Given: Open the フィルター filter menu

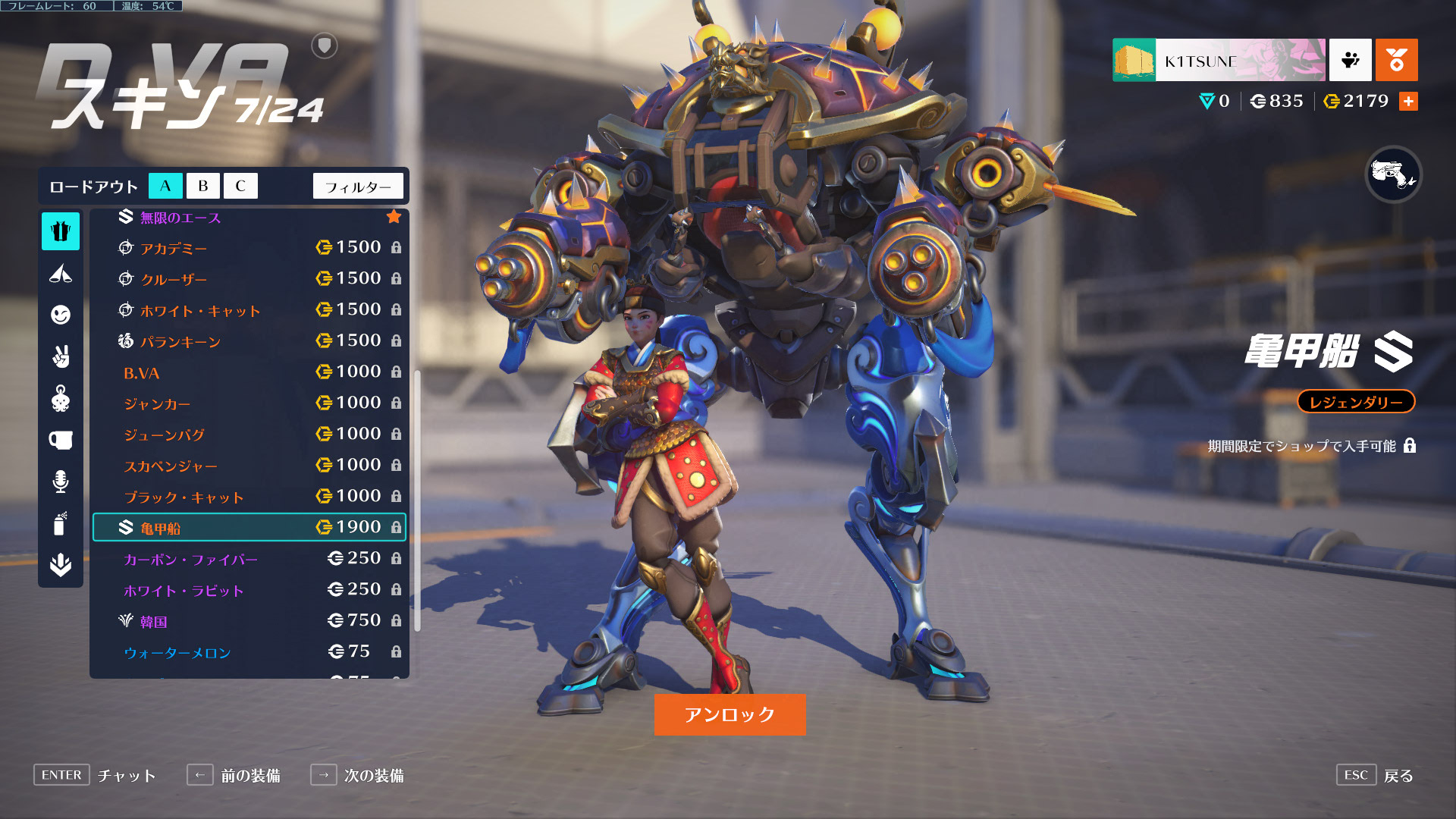Looking at the screenshot, I should 358,186.
